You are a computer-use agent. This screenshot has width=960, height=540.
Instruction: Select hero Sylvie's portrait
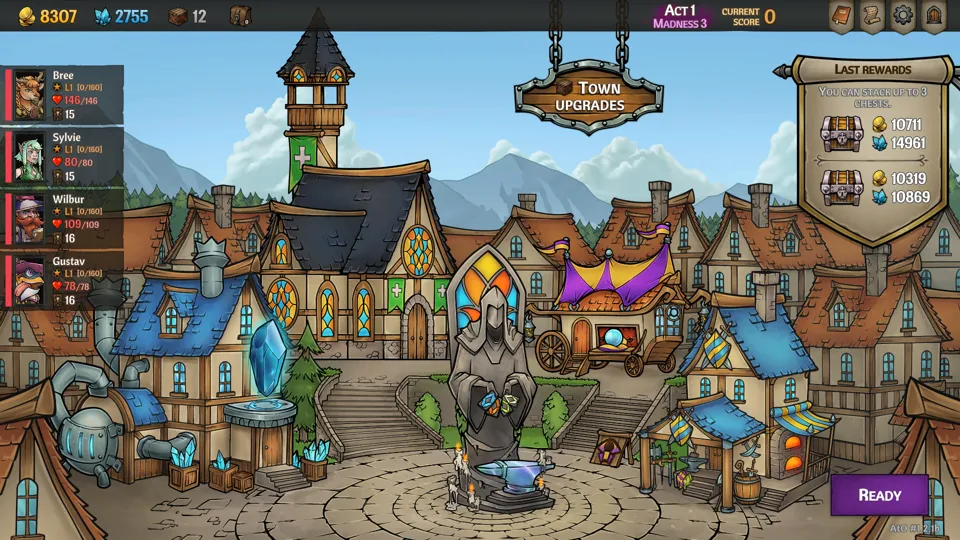(x=30, y=157)
